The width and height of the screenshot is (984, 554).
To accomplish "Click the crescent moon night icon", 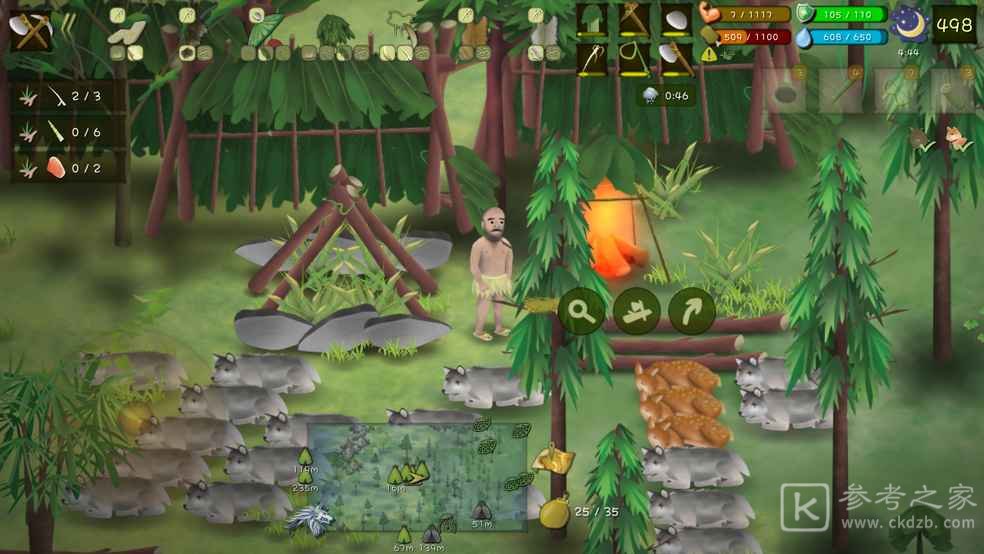I will tap(910, 23).
